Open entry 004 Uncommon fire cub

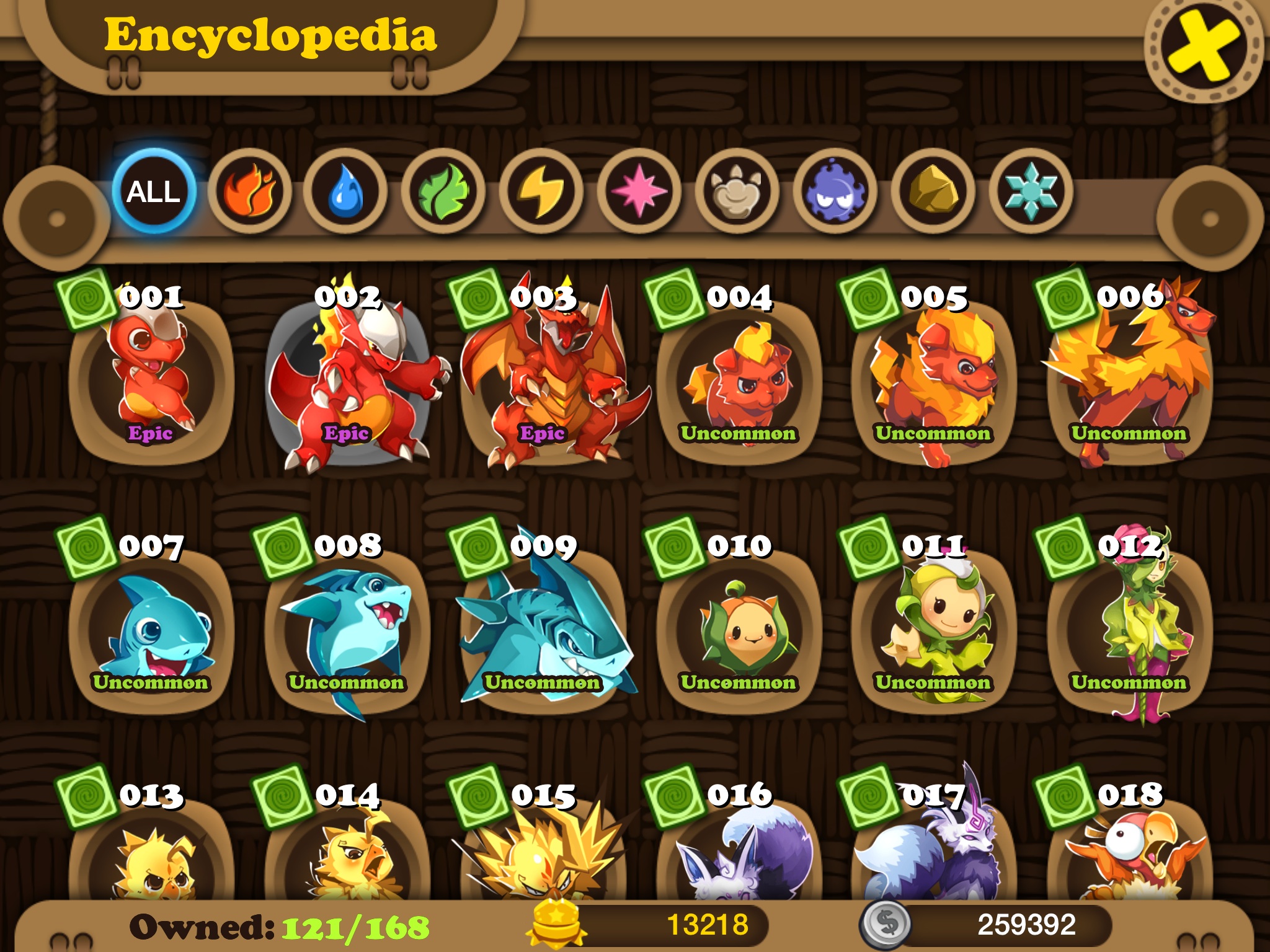739,379
